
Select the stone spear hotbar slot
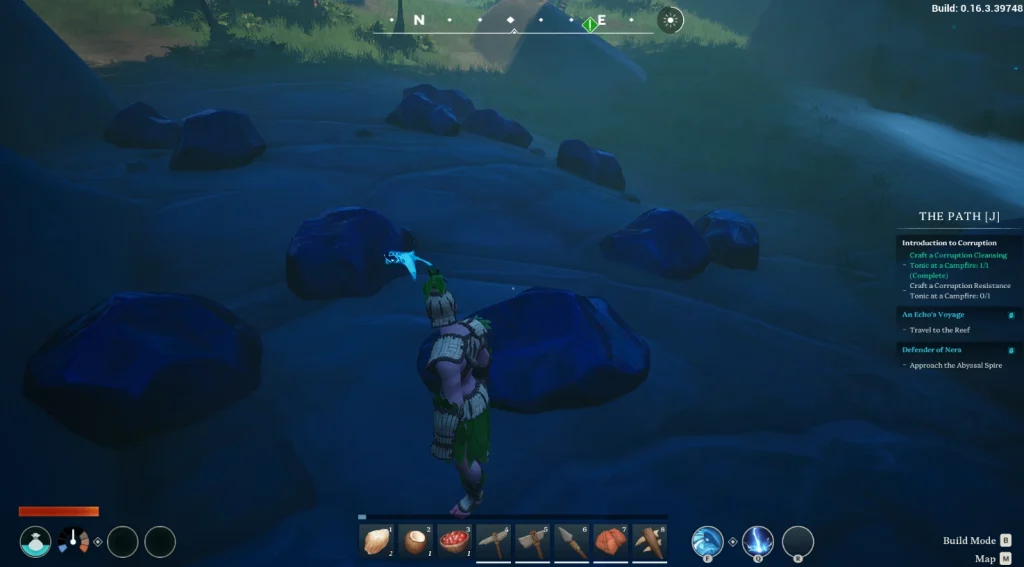[572, 542]
